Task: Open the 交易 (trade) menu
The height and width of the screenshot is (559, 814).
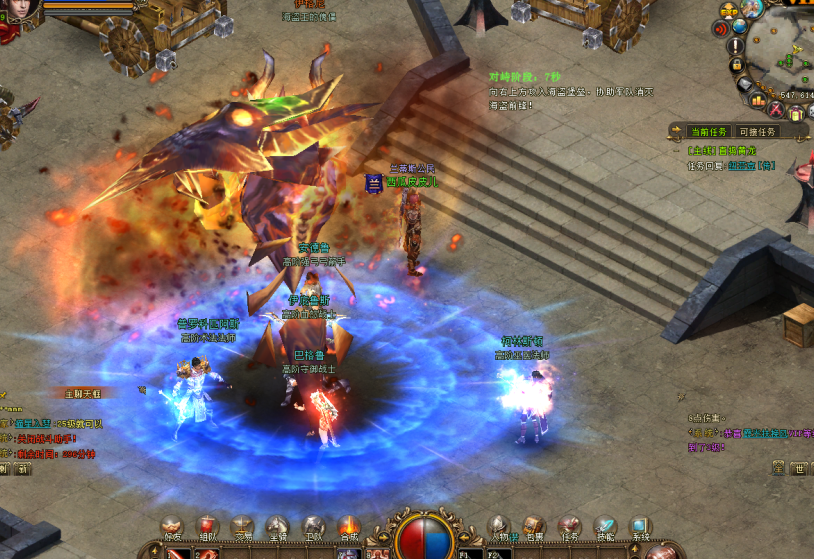Action: pos(242,527)
